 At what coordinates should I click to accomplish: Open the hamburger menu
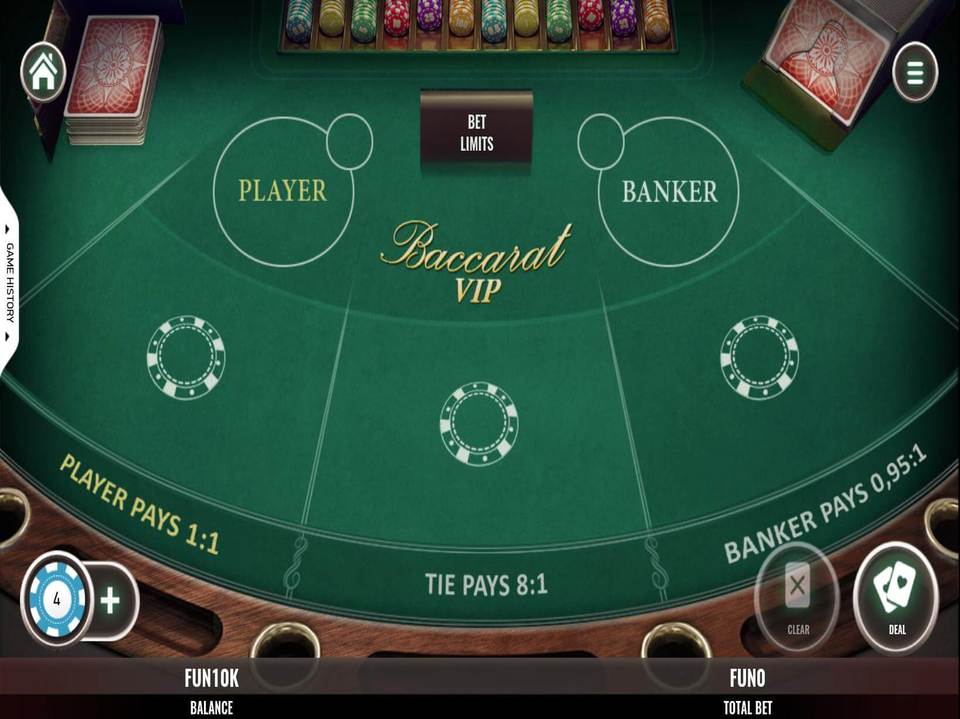[x=914, y=72]
